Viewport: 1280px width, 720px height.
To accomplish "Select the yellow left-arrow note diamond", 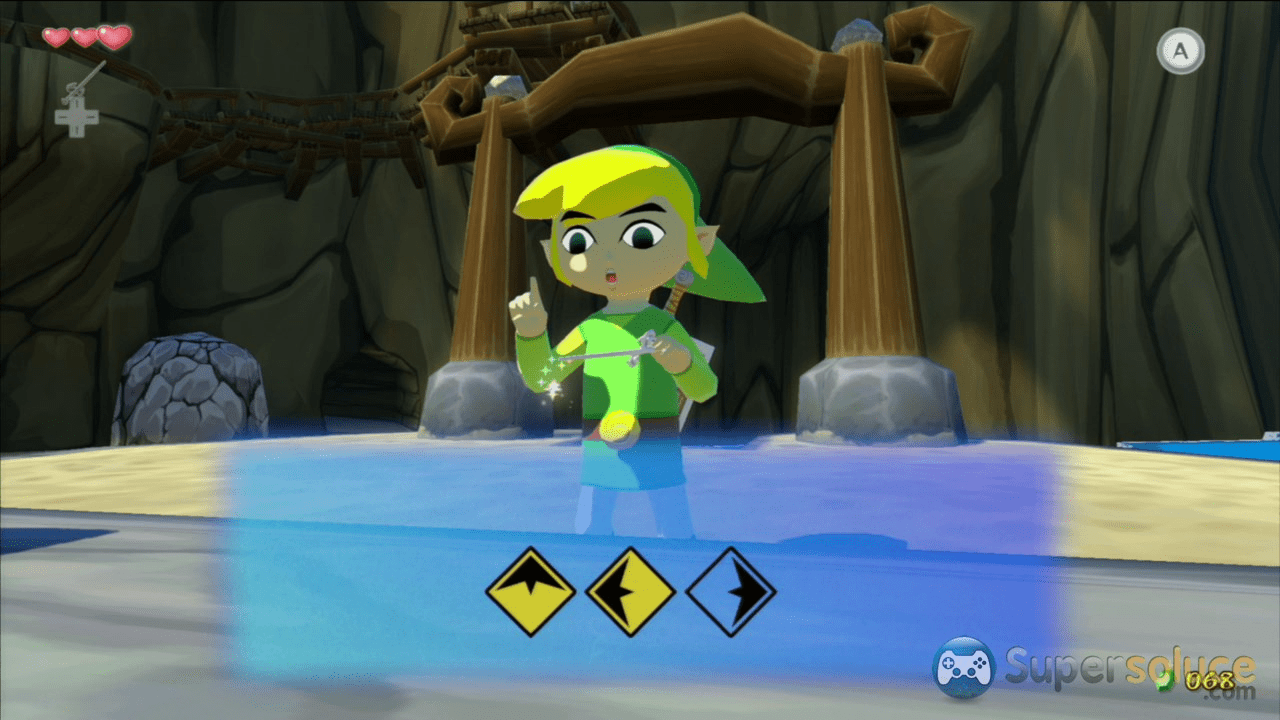I will pos(630,591).
